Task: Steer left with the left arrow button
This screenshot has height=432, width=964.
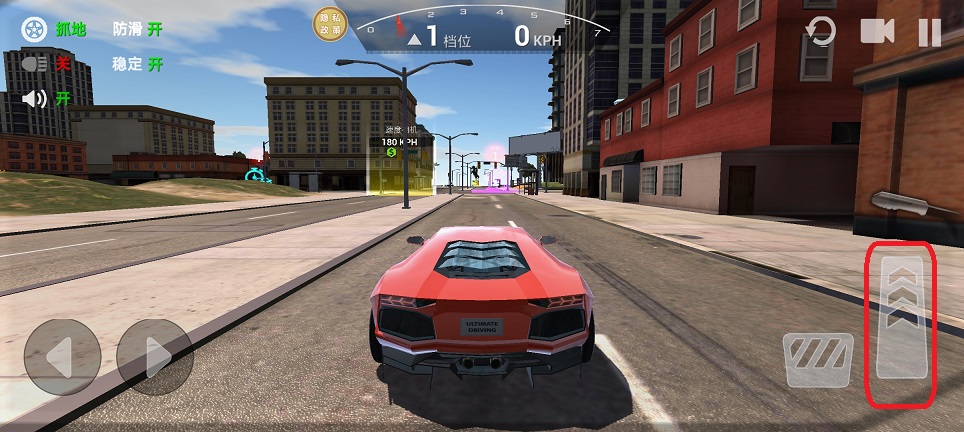Action: (62, 357)
